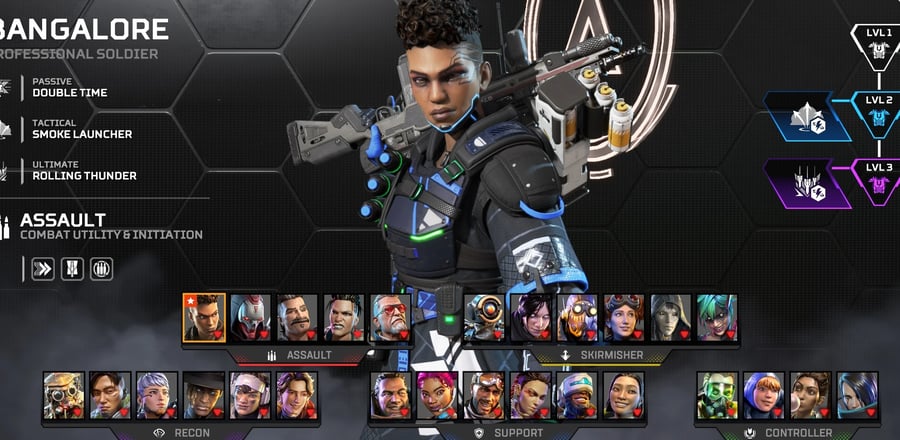This screenshot has height=440, width=900.
Task: Select Caustic with the gas mask
Action: pyautogui.click(x=716, y=395)
